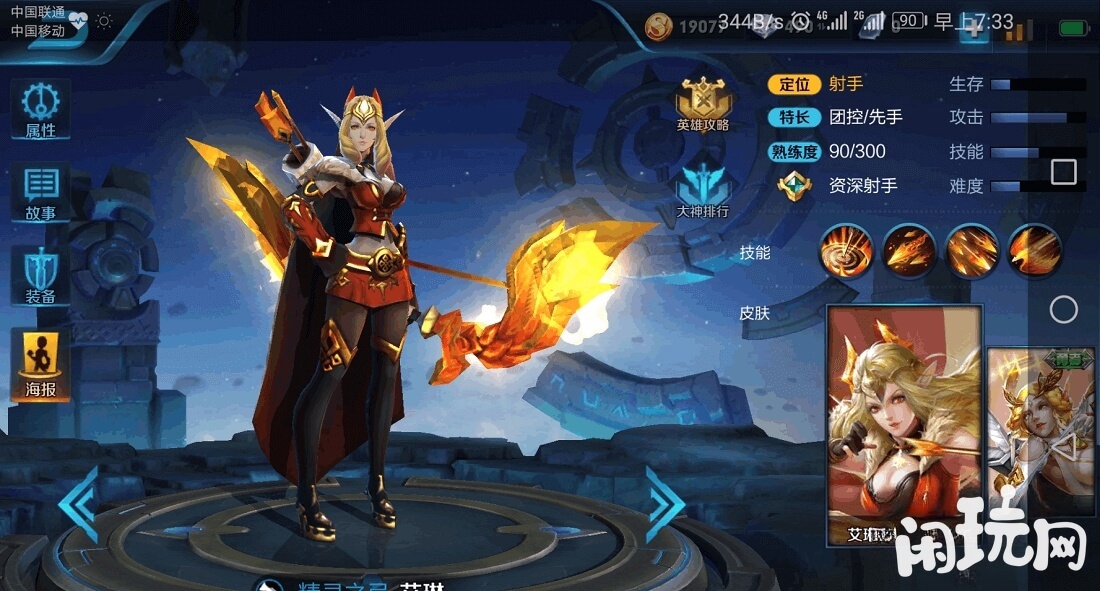
Task: Go to the previous hero with the left arrow
Action: (x=78, y=503)
